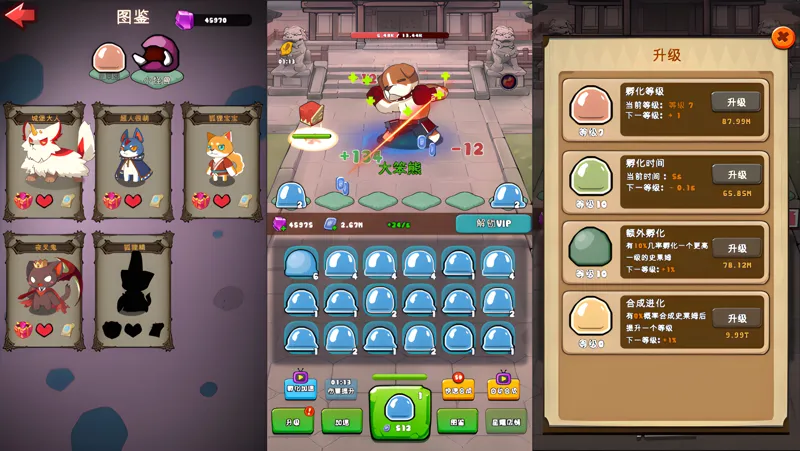Close the 升级 upgrade panel
This screenshot has height=451, width=800.
[x=782, y=38]
